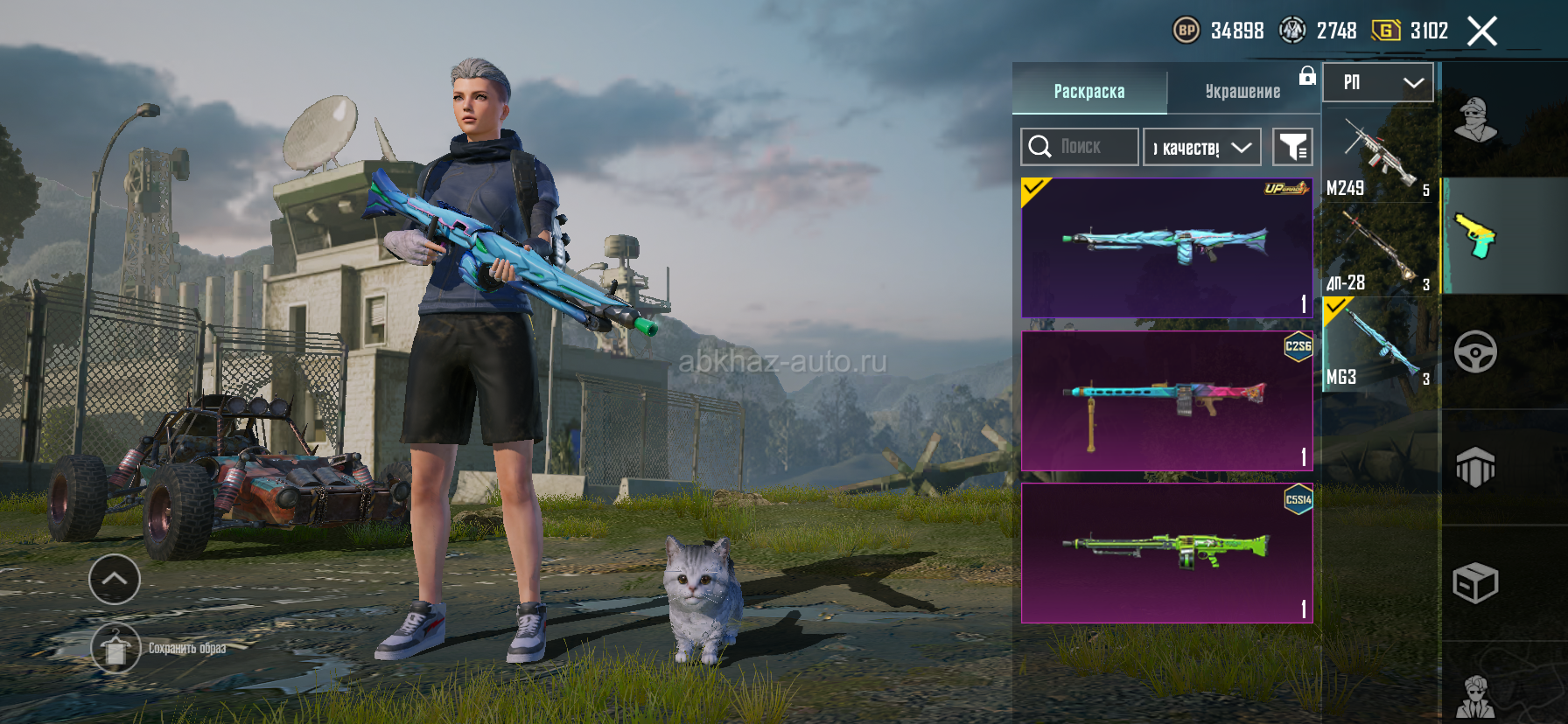Screen dimensions: 1568x724
Task: Open the steering wheel vehicles category
Action: (x=1475, y=352)
